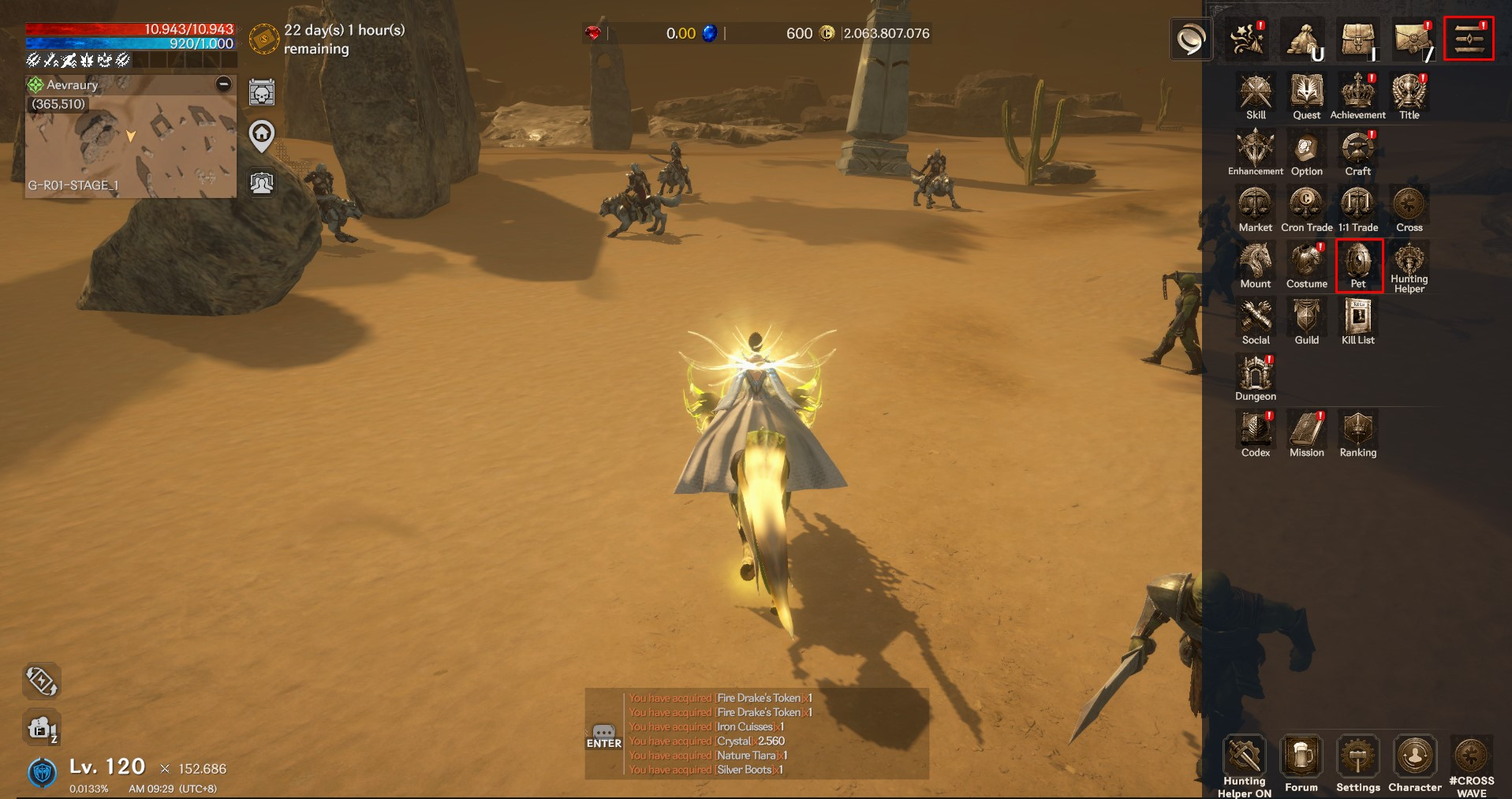
Task: Open the Enhancement menu
Action: (x=1255, y=151)
